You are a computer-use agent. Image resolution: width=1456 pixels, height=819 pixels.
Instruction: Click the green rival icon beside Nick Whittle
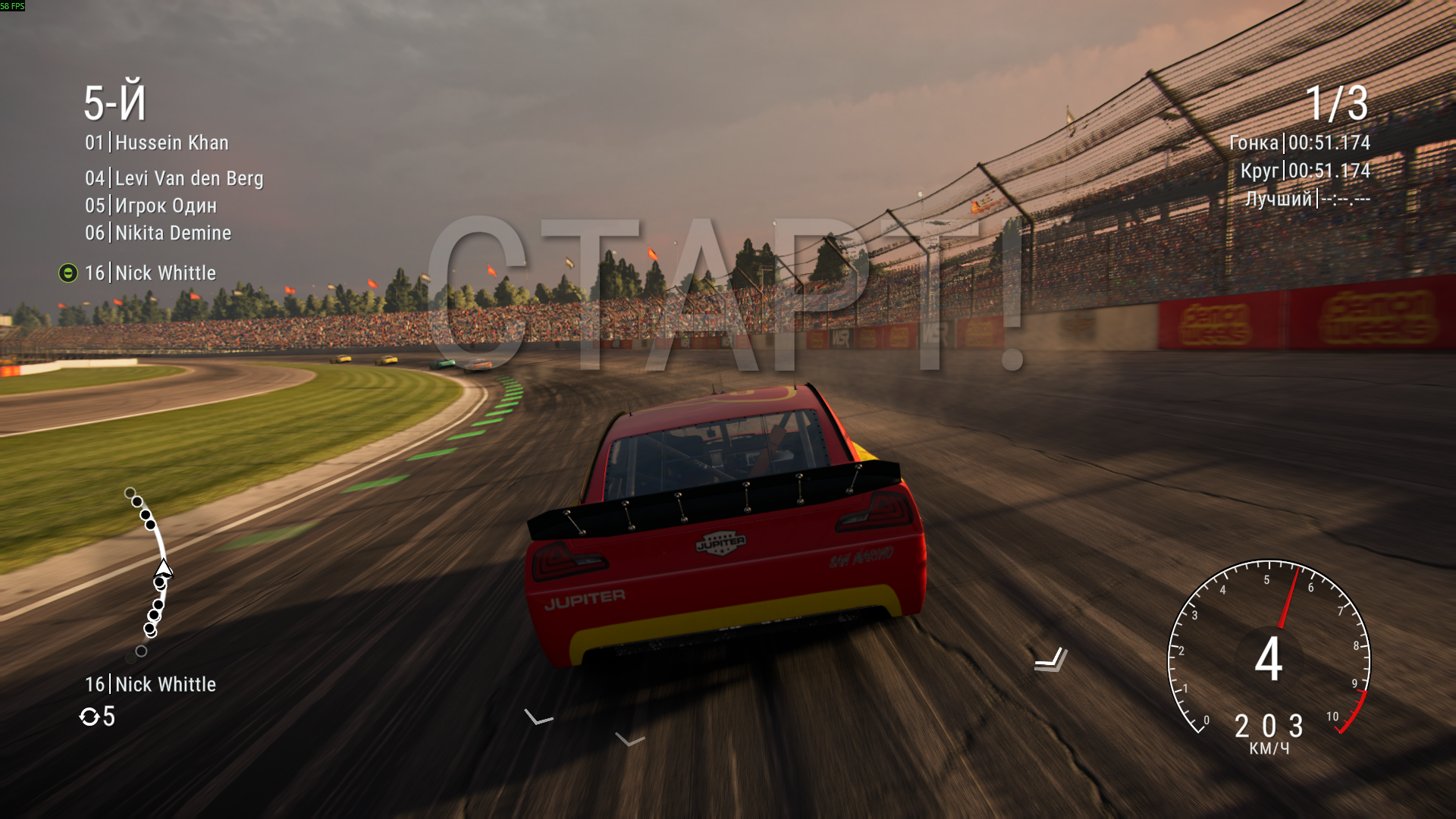click(68, 273)
